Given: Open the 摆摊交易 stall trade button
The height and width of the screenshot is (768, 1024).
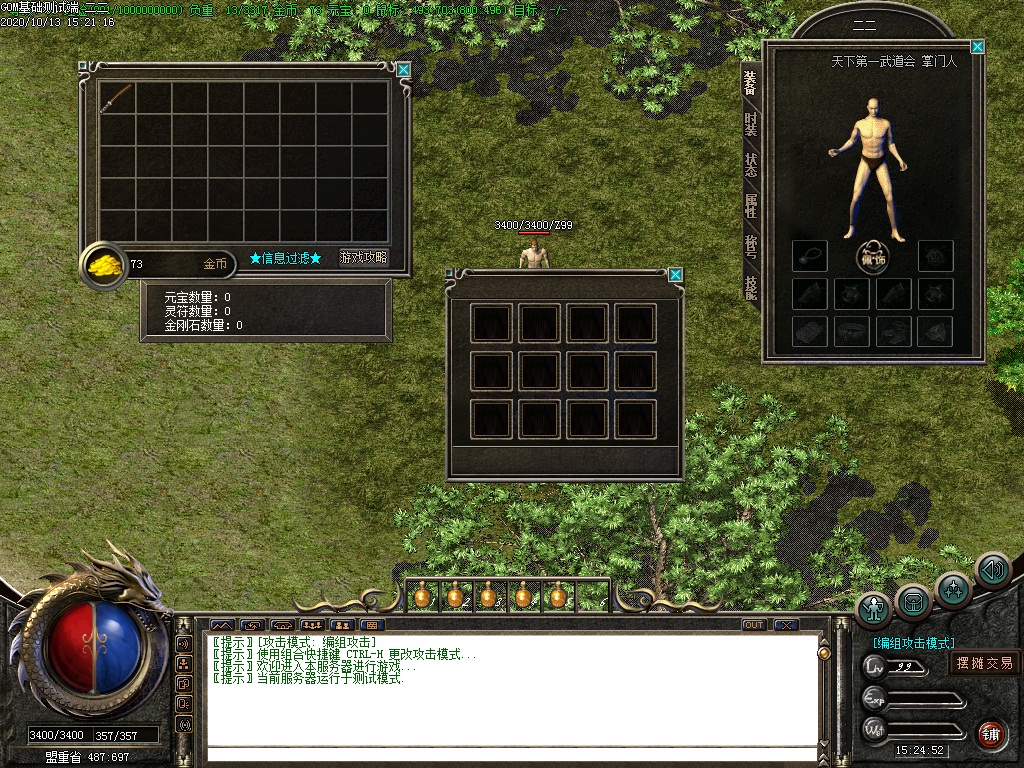Looking at the screenshot, I should 984,663.
